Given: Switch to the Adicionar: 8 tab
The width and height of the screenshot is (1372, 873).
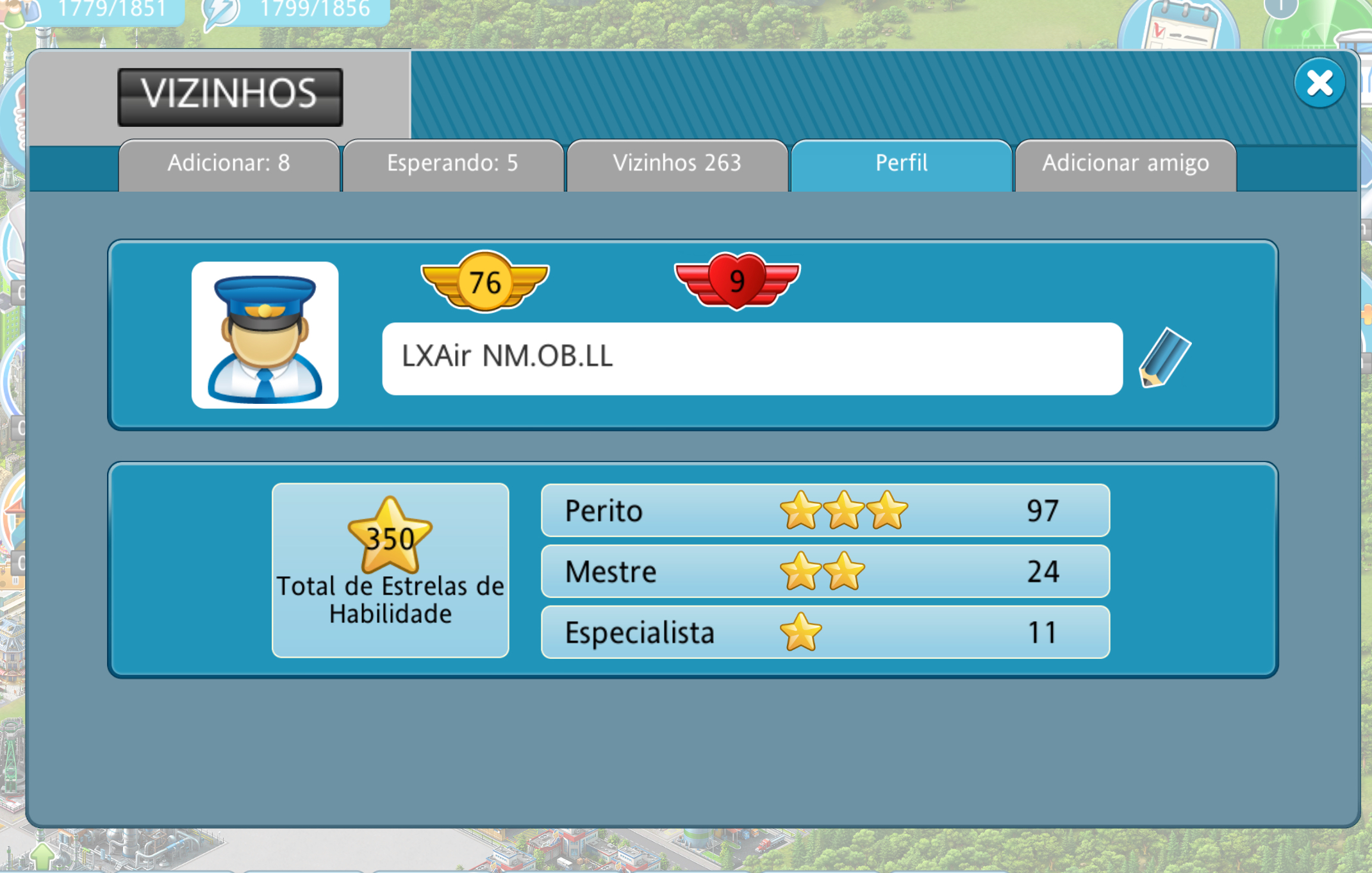Looking at the screenshot, I should (x=229, y=164).
